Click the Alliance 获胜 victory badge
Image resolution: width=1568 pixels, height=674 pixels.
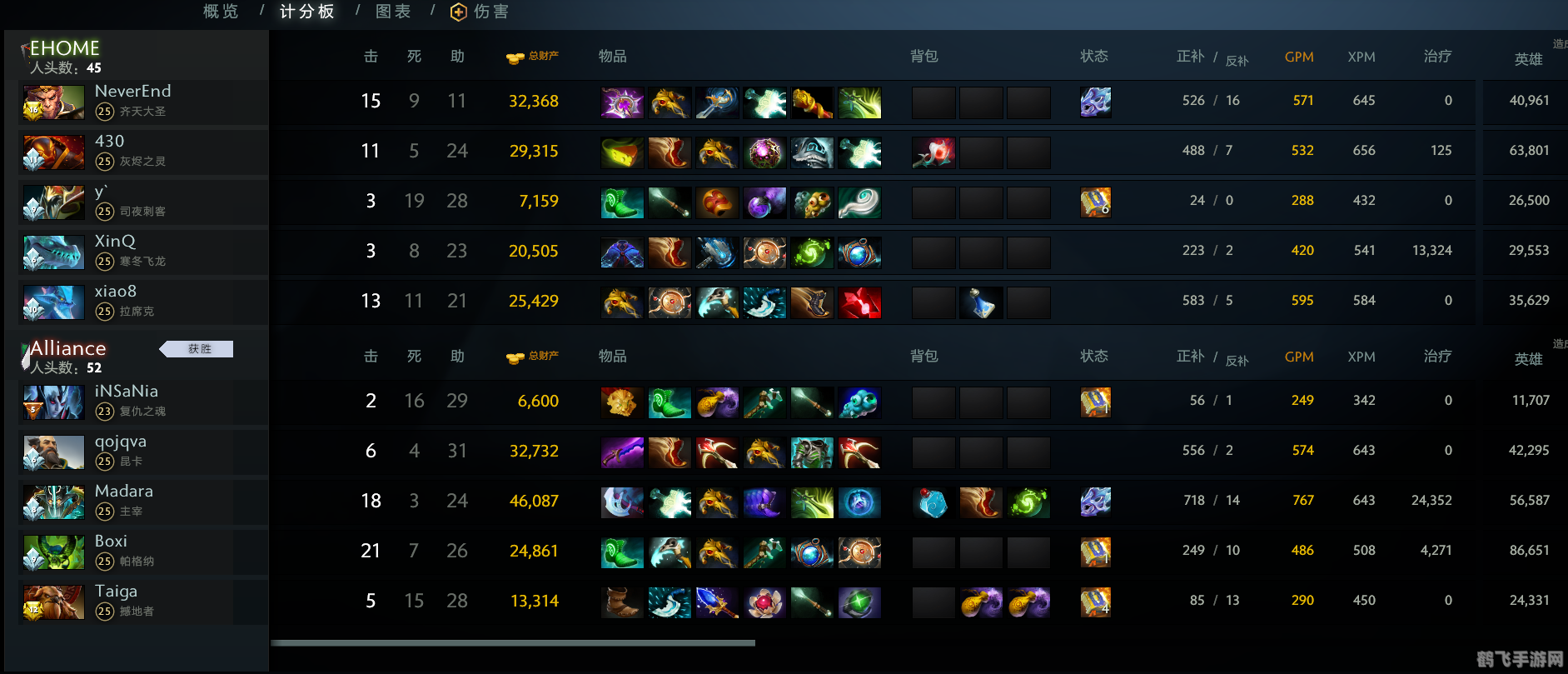point(197,348)
